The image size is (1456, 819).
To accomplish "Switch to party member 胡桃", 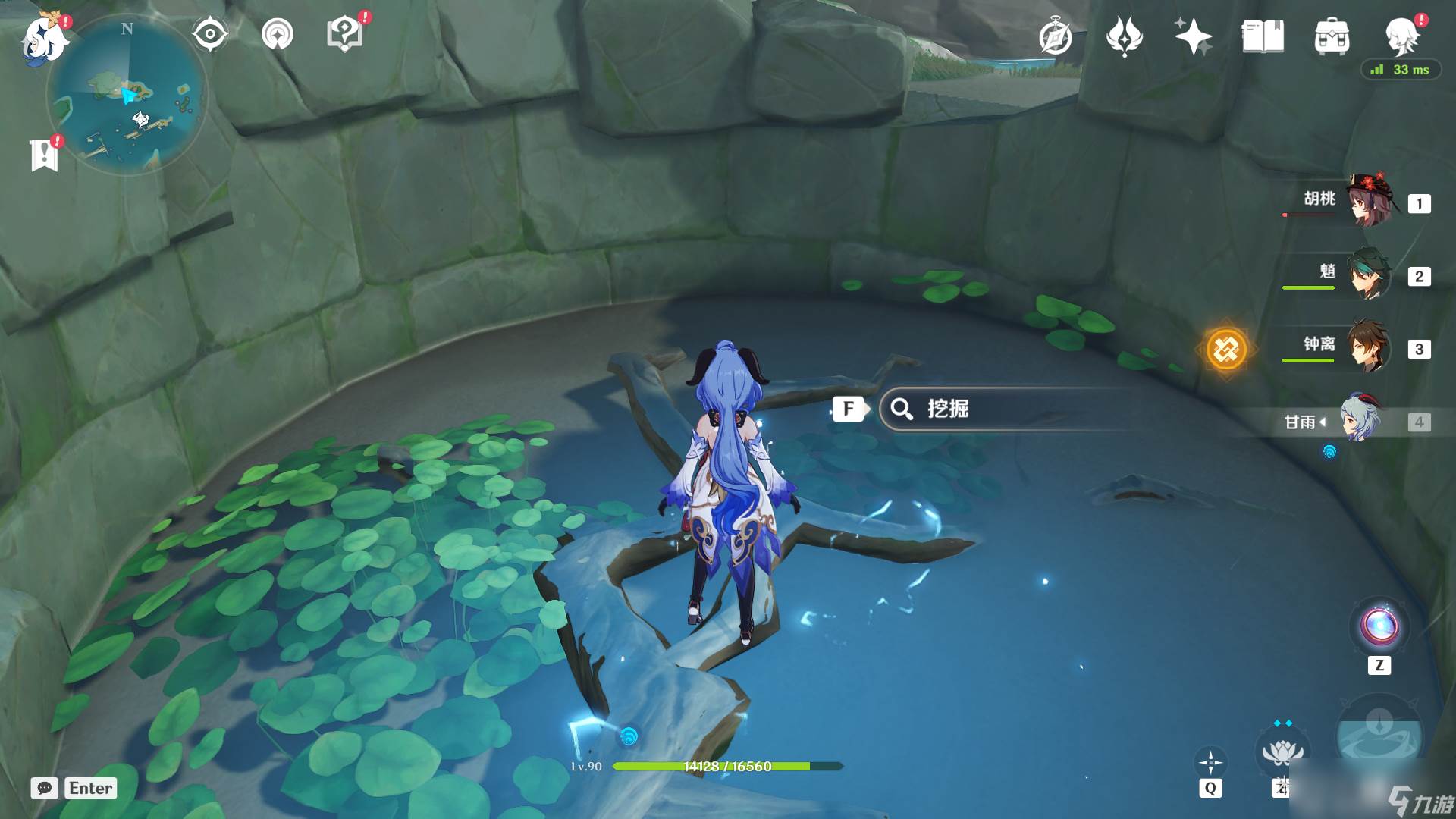I will coord(1370,202).
